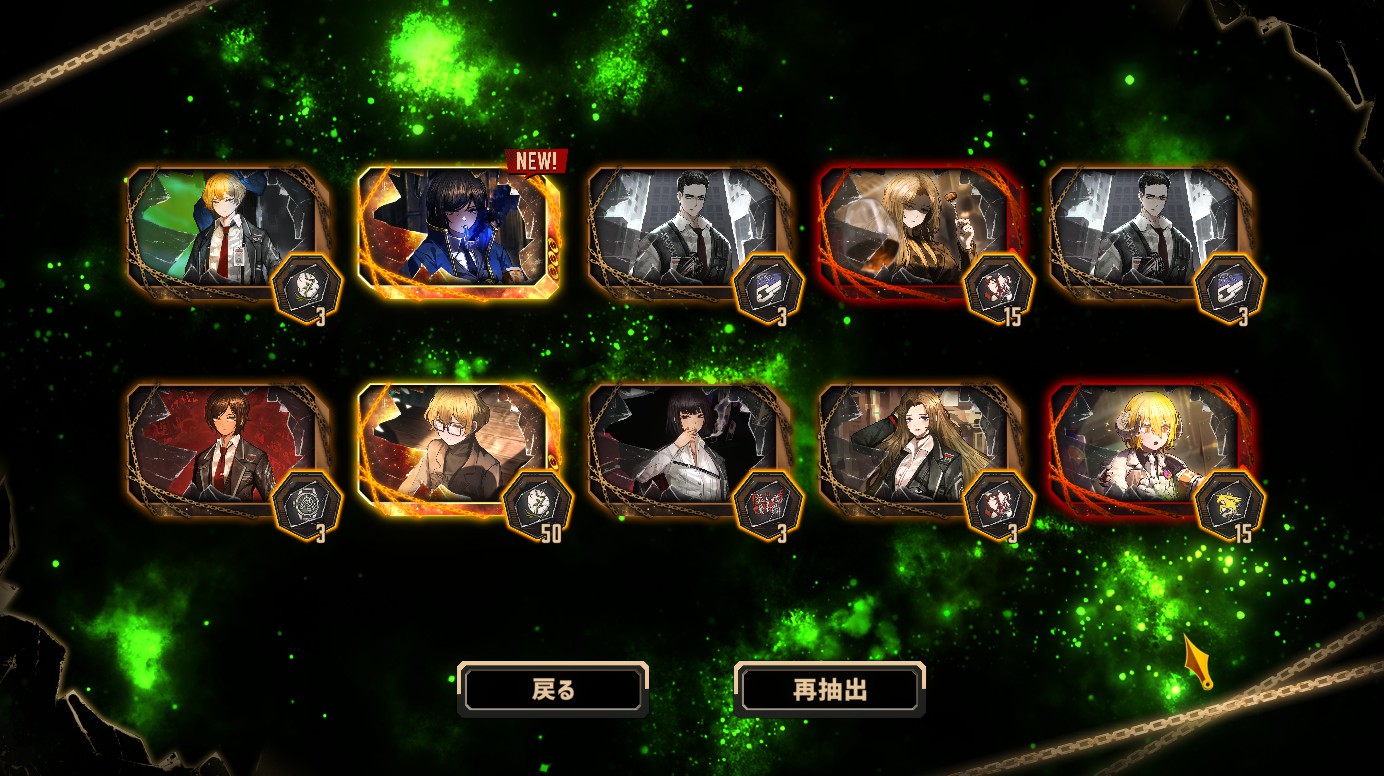Click the 戻る back button
The height and width of the screenshot is (776, 1384).
[x=552, y=690]
